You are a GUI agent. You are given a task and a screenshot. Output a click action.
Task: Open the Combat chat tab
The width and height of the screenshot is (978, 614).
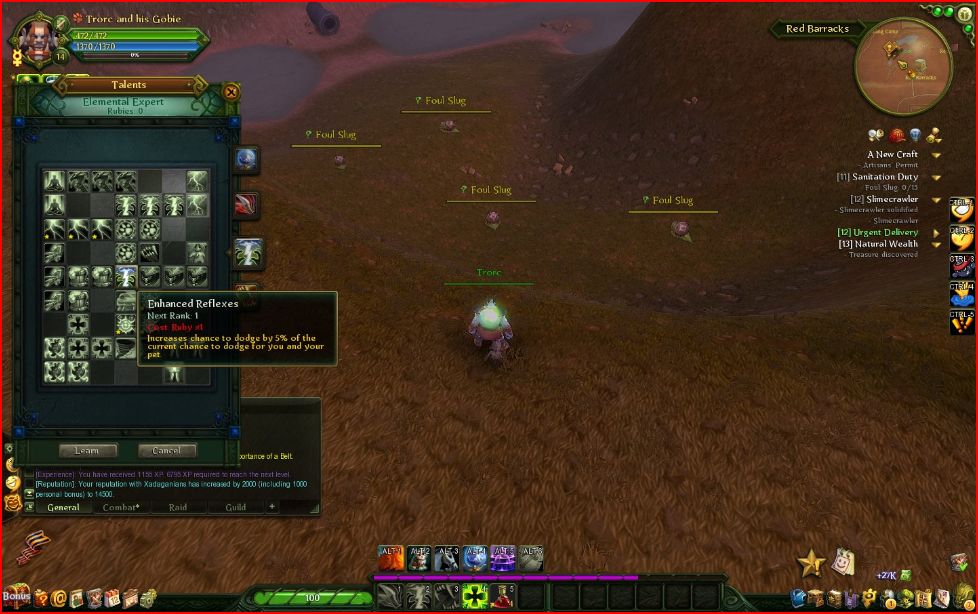pyautogui.click(x=121, y=507)
